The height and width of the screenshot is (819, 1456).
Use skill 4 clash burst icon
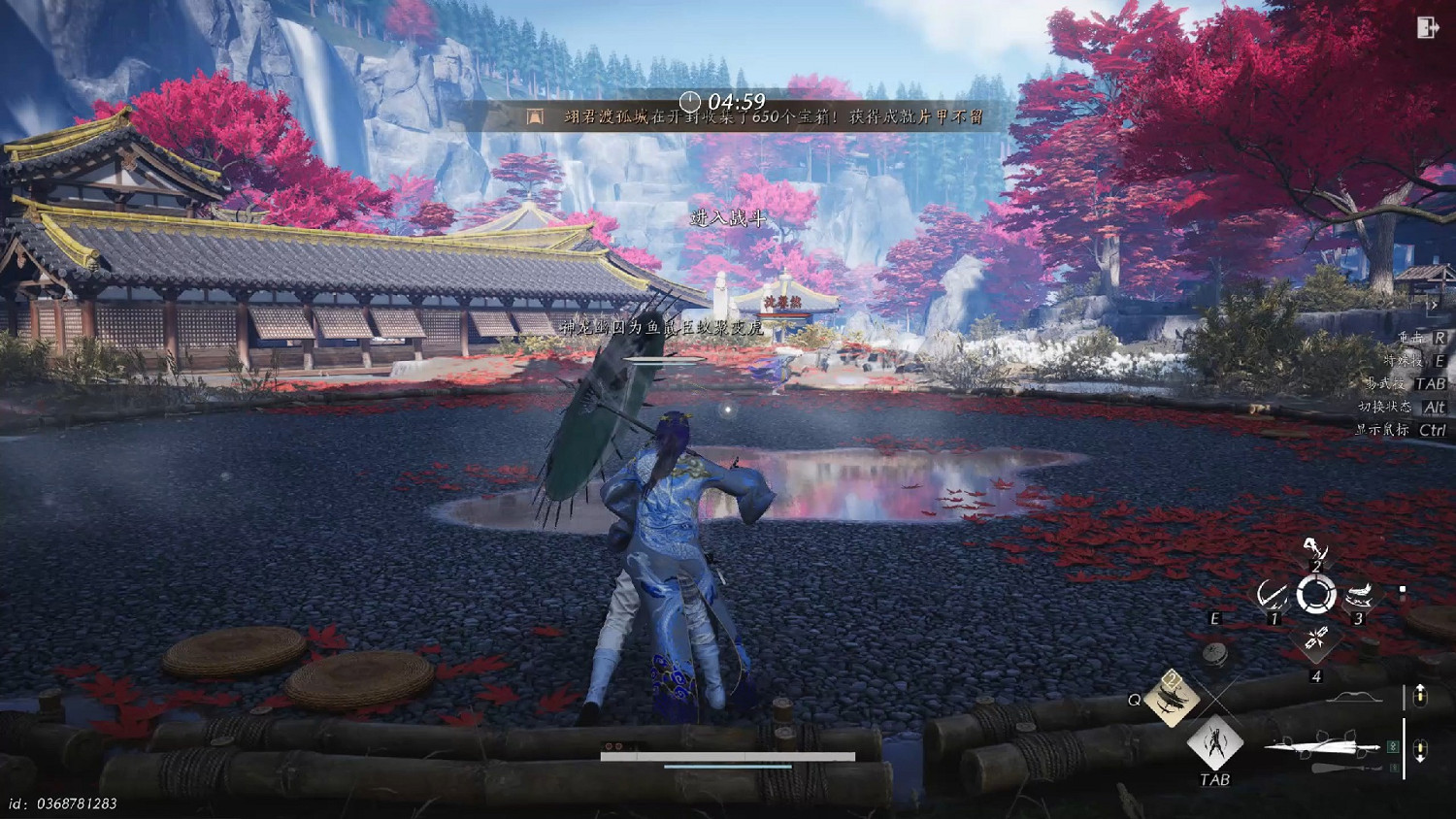[1315, 639]
